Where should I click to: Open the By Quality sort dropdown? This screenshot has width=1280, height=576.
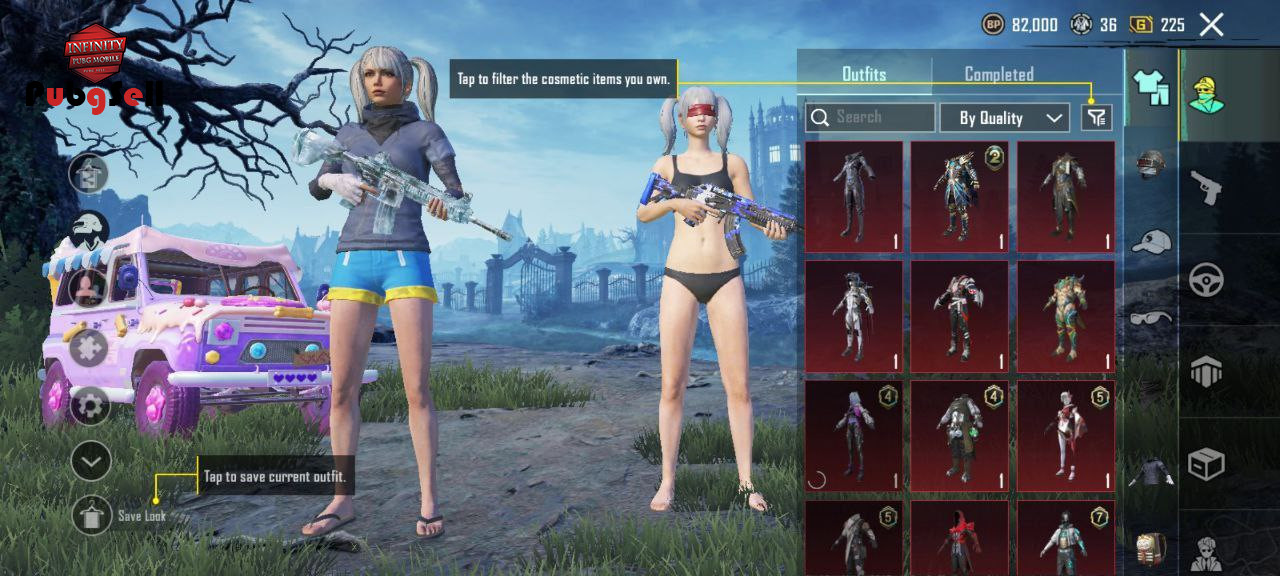point(1005,118)
